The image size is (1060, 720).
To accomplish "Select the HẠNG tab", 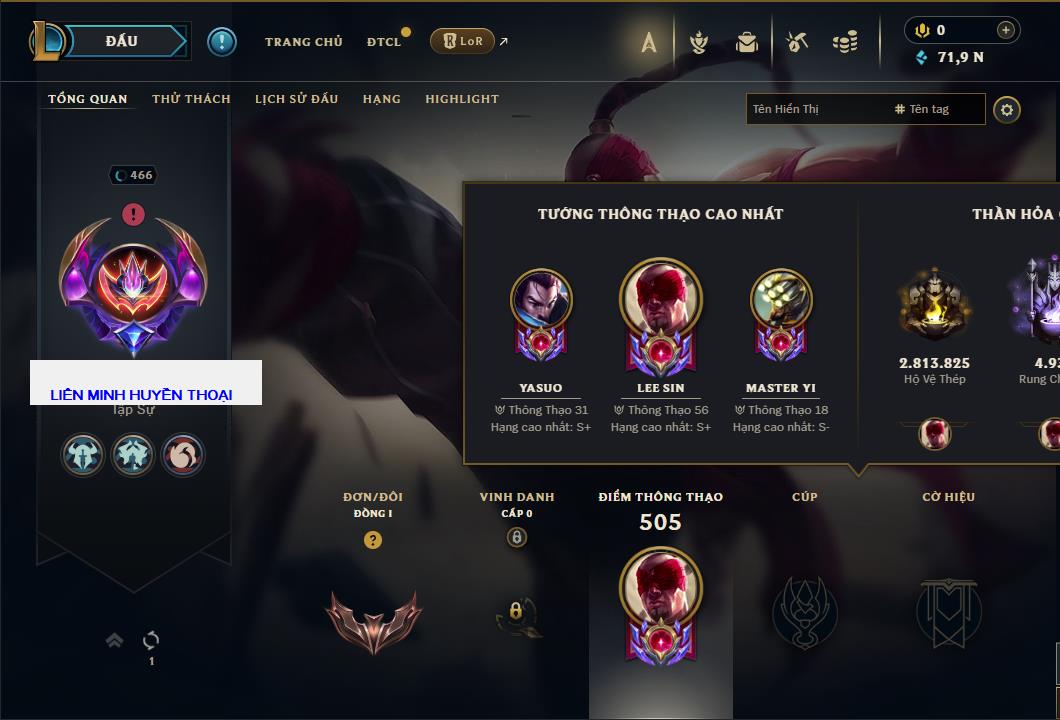I will (382, 99).
